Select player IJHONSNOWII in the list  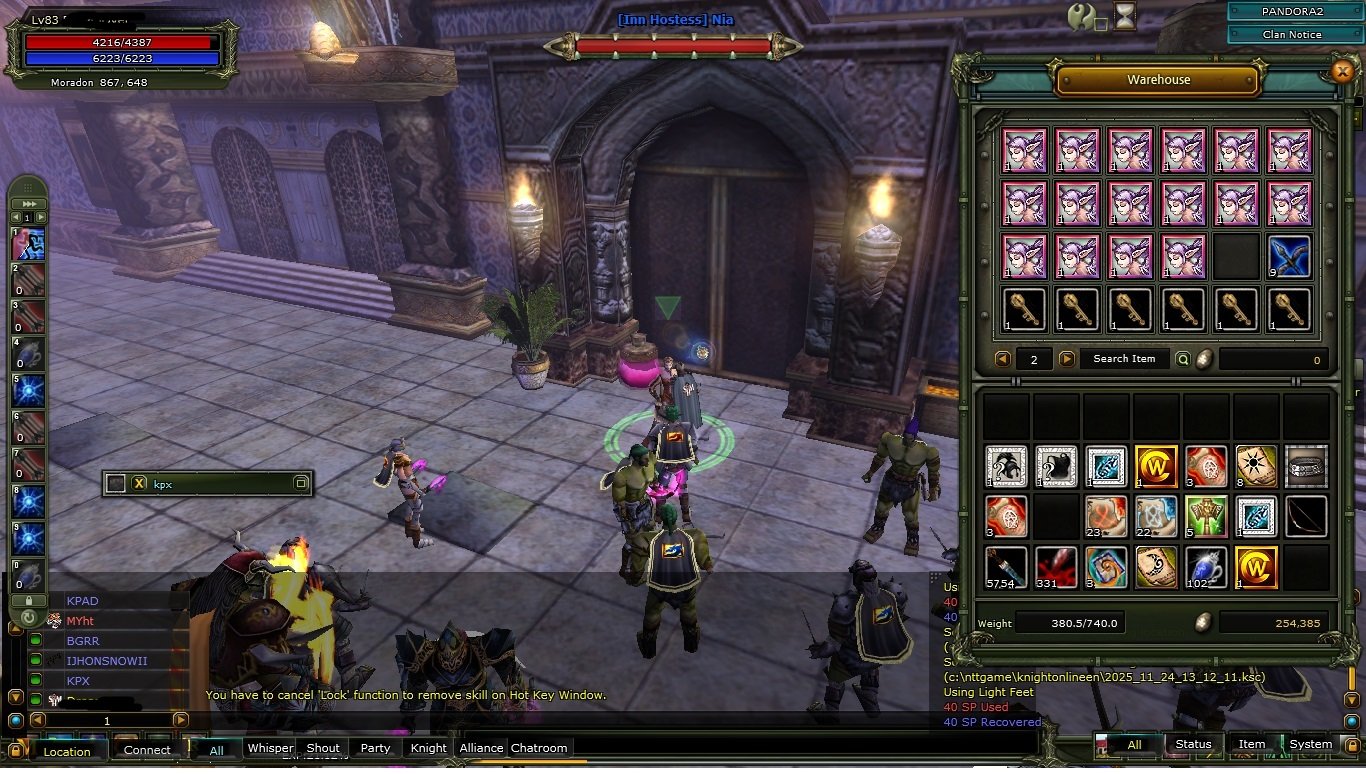pos(106,661)
